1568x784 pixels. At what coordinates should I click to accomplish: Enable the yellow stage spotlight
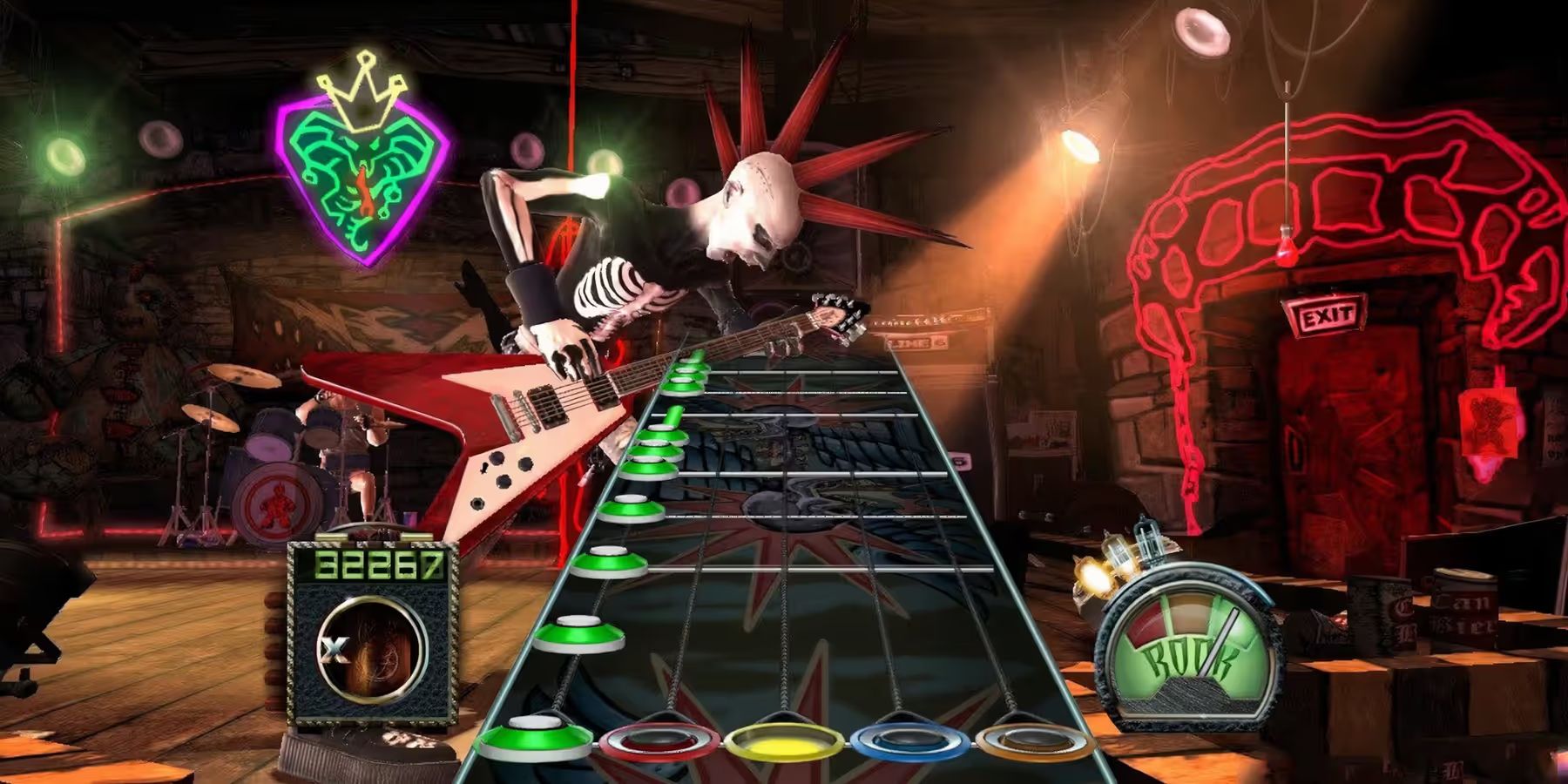pyautogui.click(x=1080, y=148)
